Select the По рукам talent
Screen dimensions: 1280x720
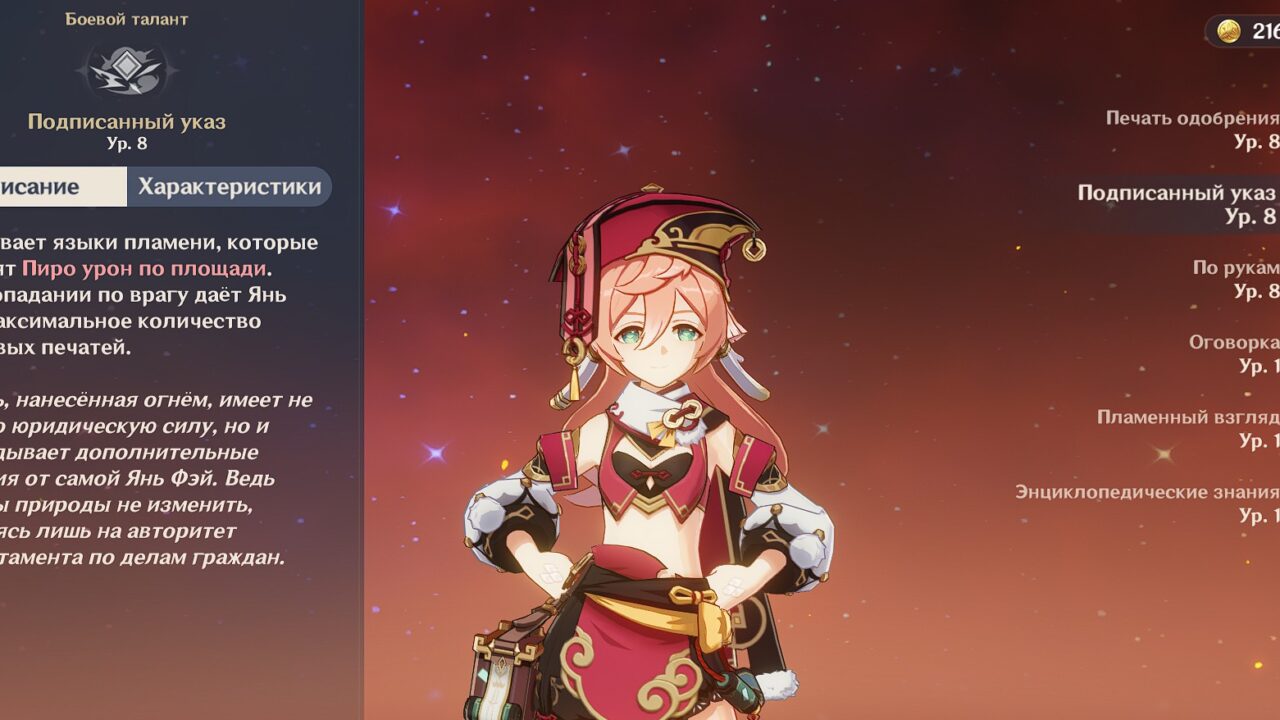1234,279
